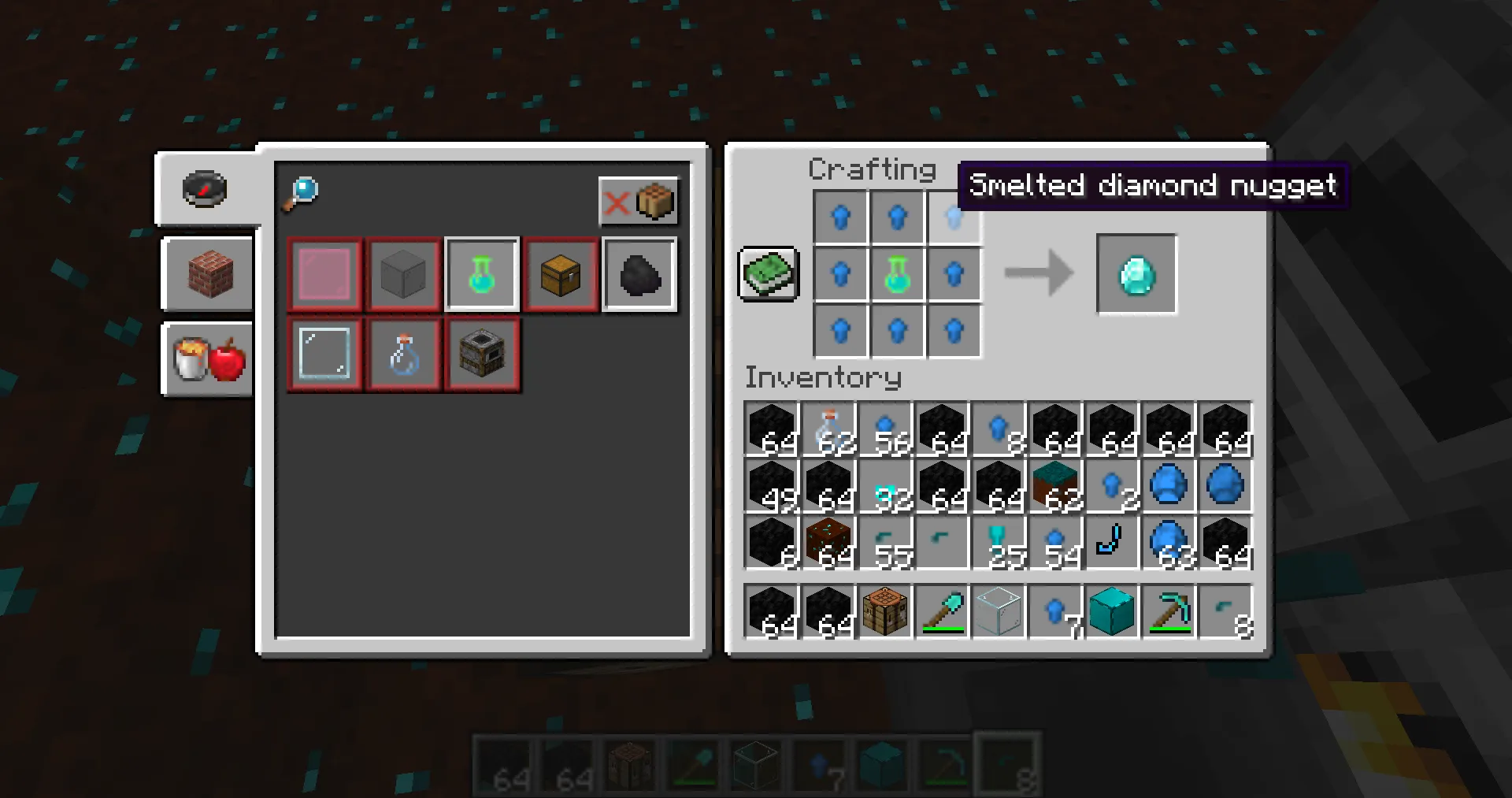Select the diamond pickaxe in the hotbar
The height and width of the screenshot is (798, 1512).
(x=1168, y=612)
